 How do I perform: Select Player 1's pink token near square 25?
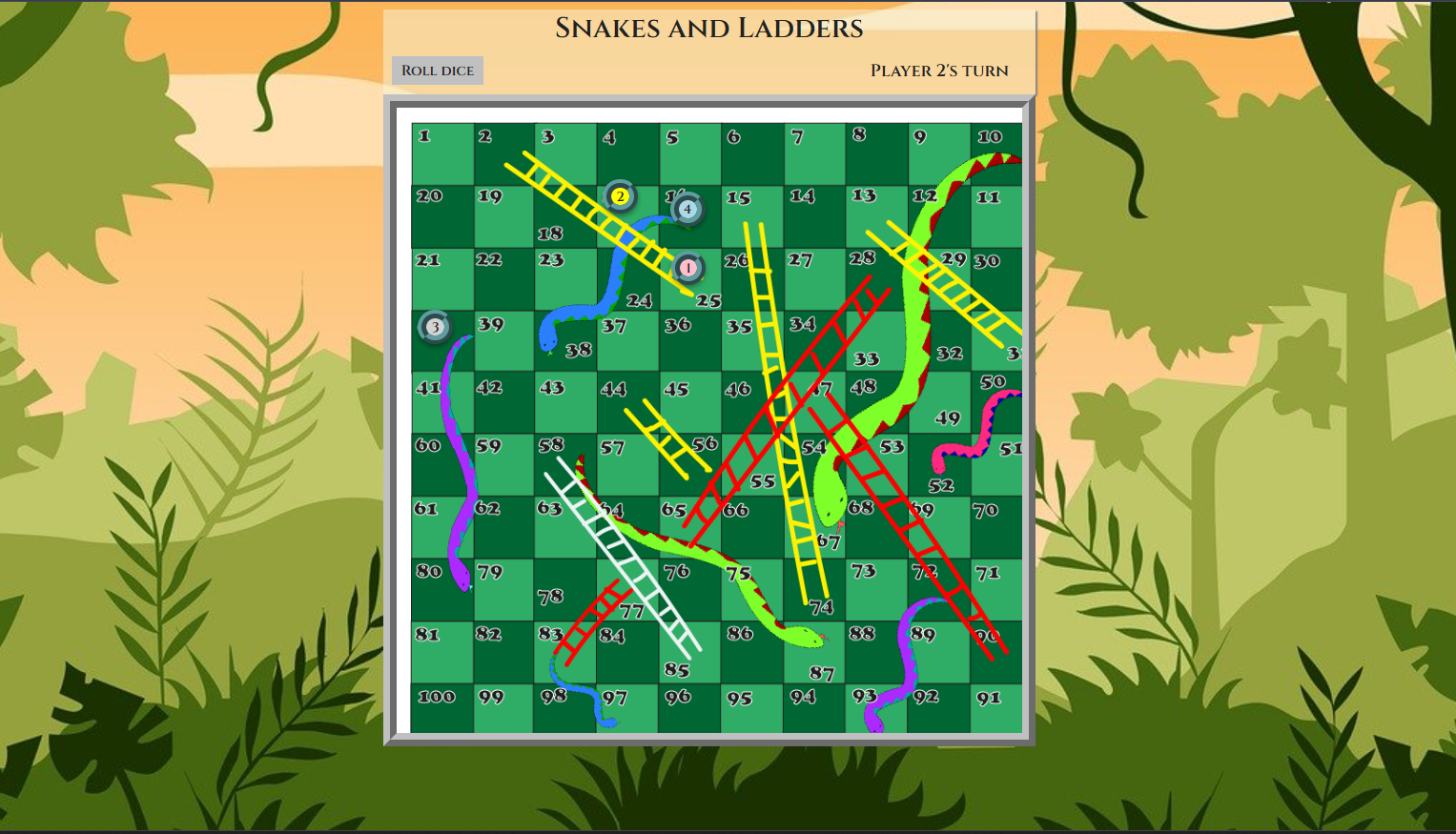(687, 268)
